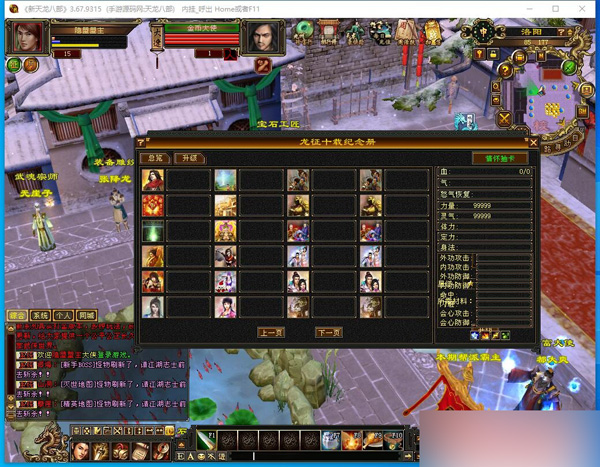Select the player portrait at top left
Viewport: 600px width, 467px height.
point(28,38)
